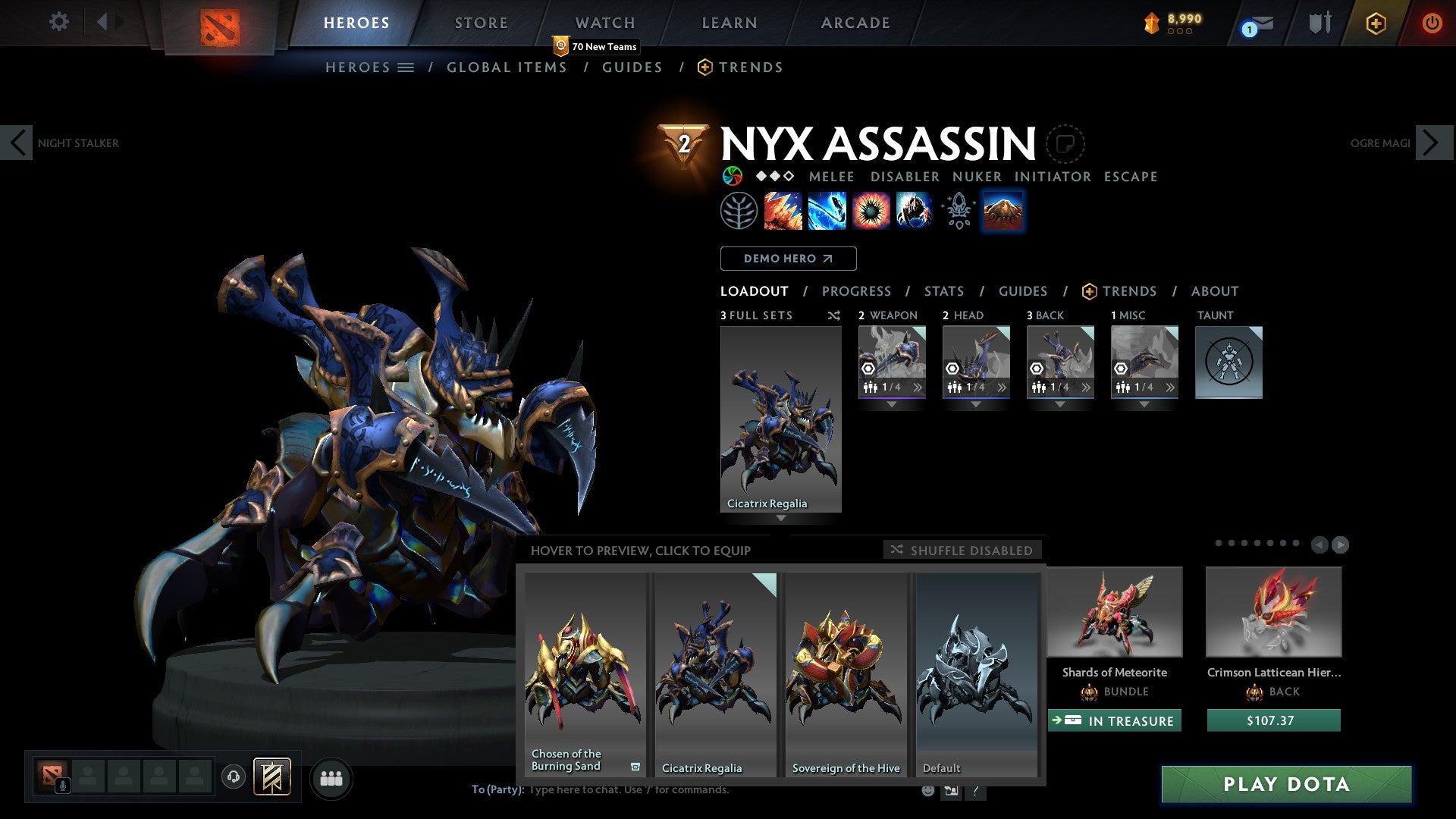Screen dimensions: 1456x819
Task: View the Impale ability icon
Action: (x=782, y=211)
